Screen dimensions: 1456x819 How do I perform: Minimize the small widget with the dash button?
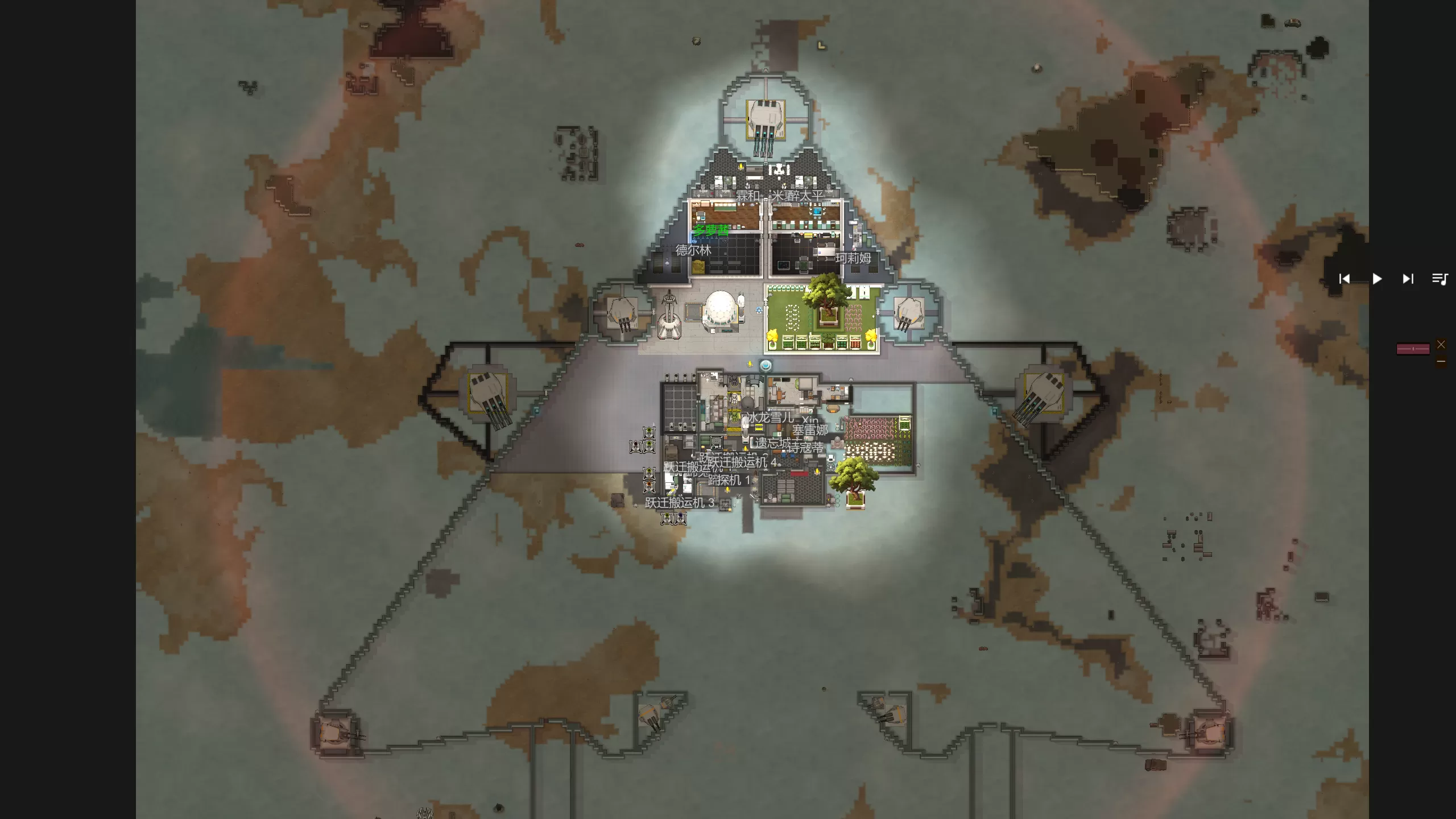(1441, 361)
